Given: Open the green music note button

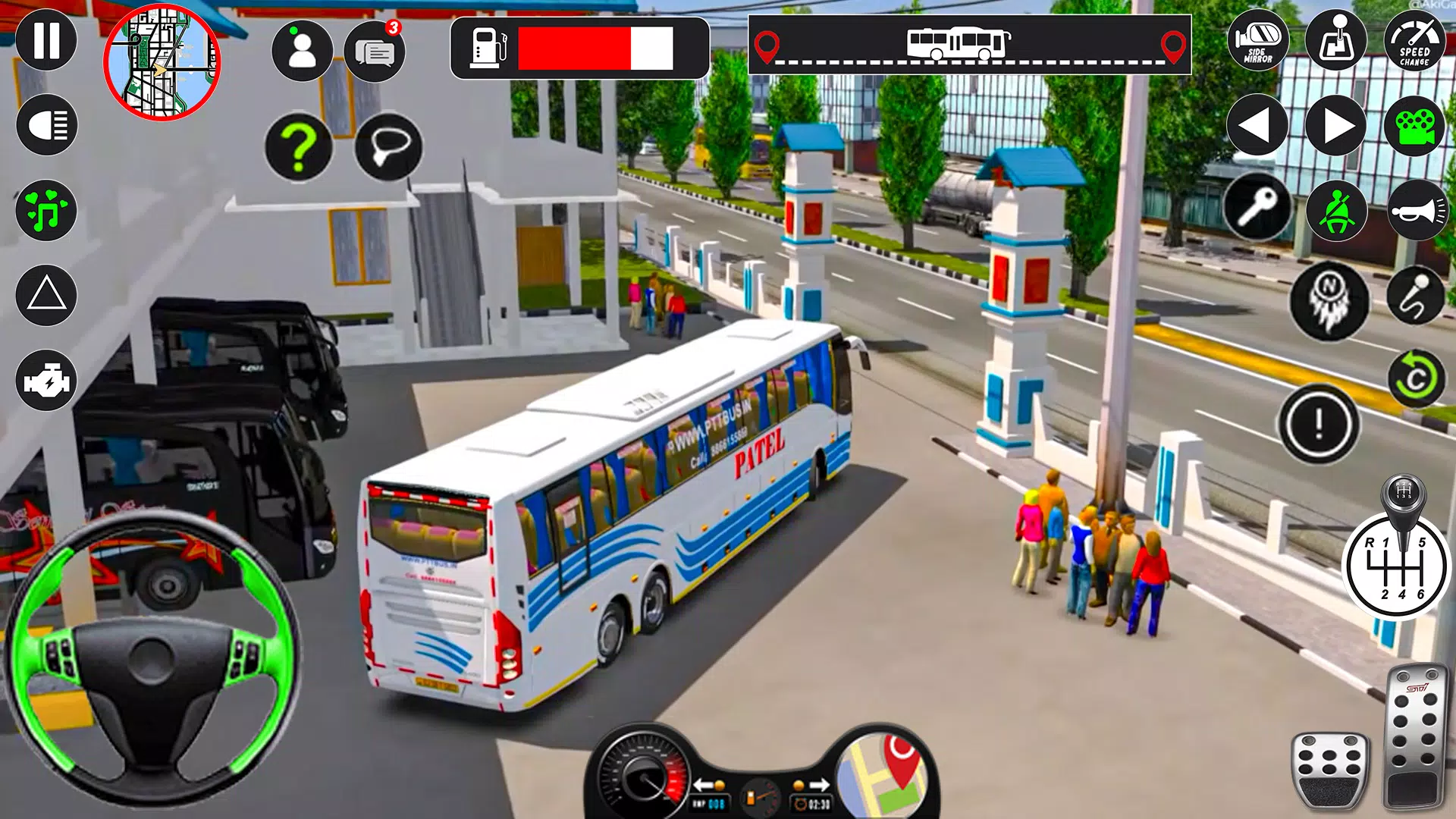Looking at the screenshot, I should (46, 210).
